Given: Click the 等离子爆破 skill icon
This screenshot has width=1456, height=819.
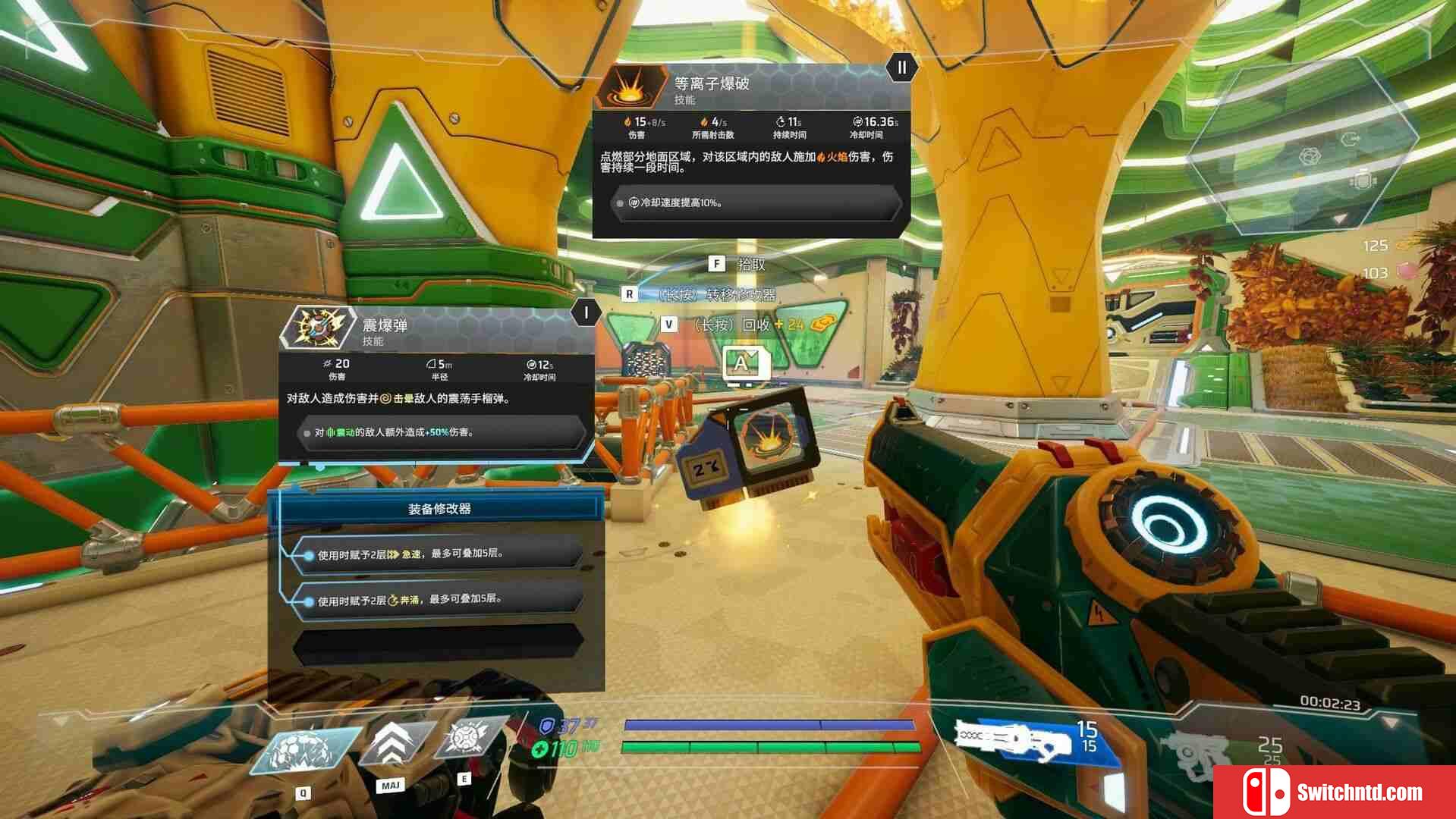Looking at the screenshot, I should [631, 87].
